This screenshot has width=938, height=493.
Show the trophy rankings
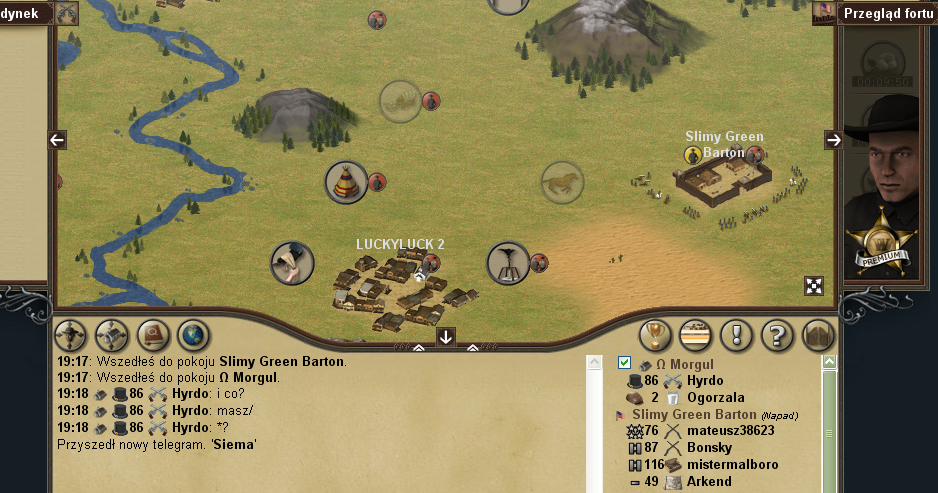(655, 335)
